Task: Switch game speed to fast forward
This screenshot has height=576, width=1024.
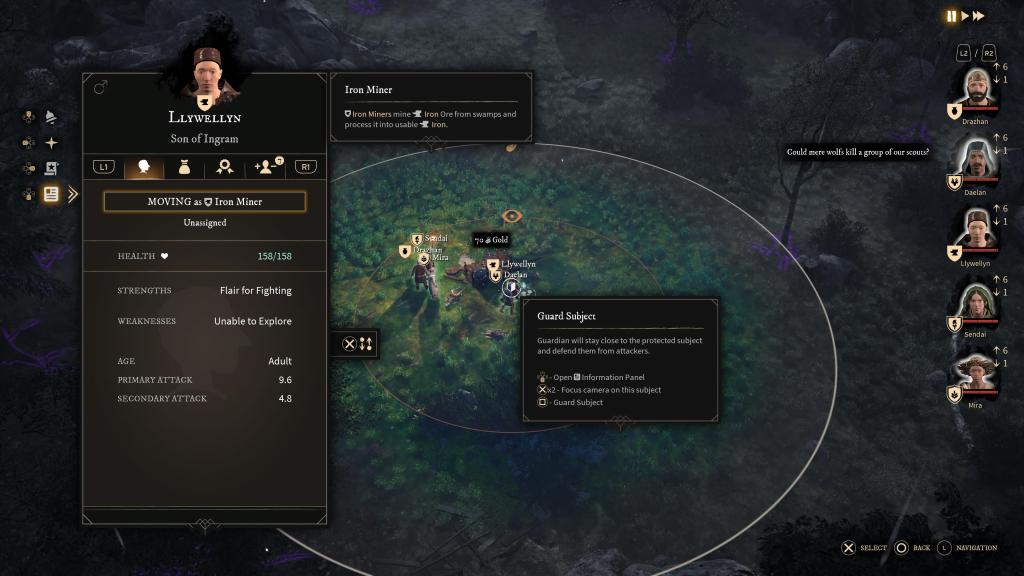Action: 979,16
